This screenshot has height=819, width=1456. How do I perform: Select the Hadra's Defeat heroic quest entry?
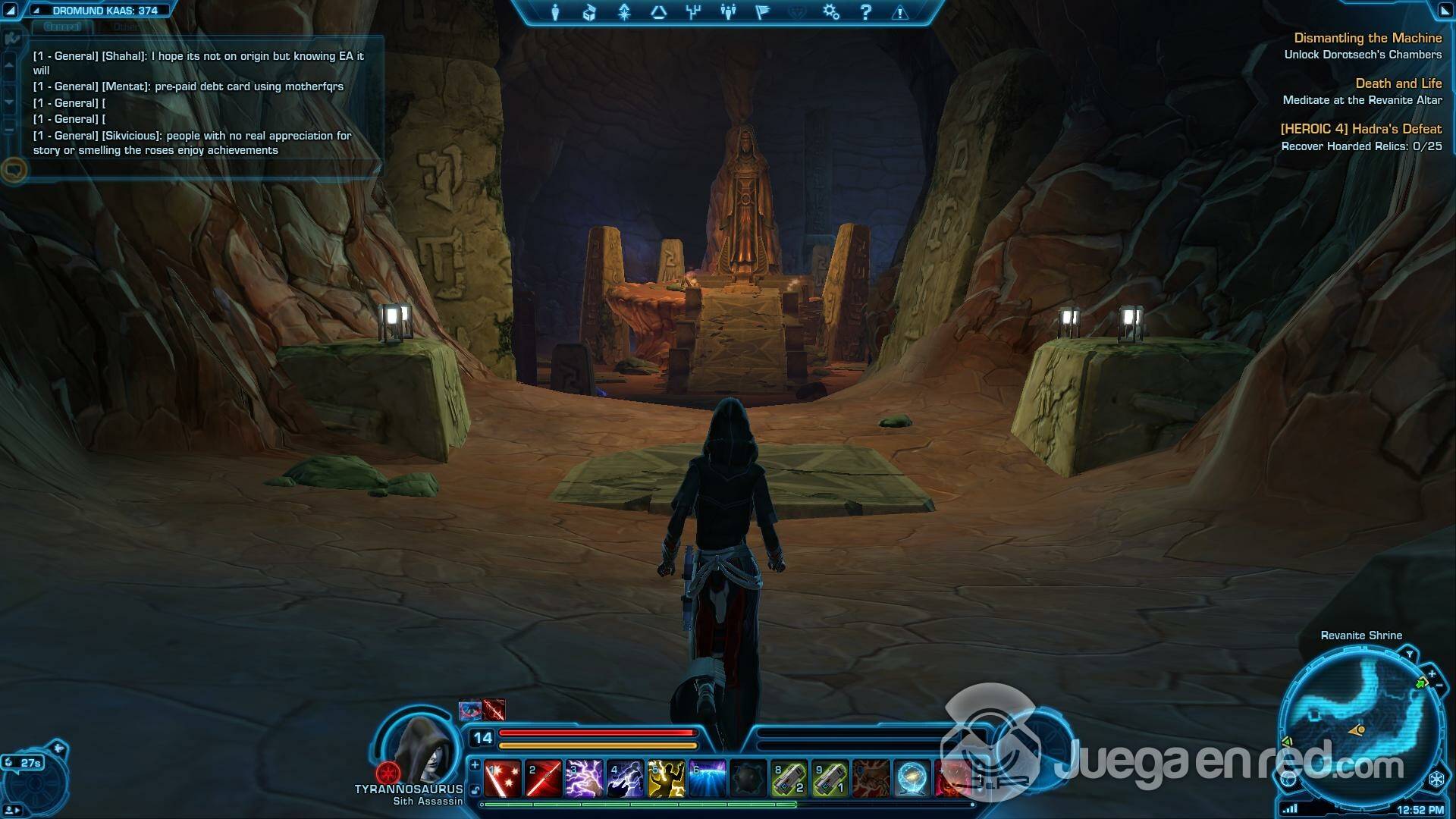(1360, 129)
